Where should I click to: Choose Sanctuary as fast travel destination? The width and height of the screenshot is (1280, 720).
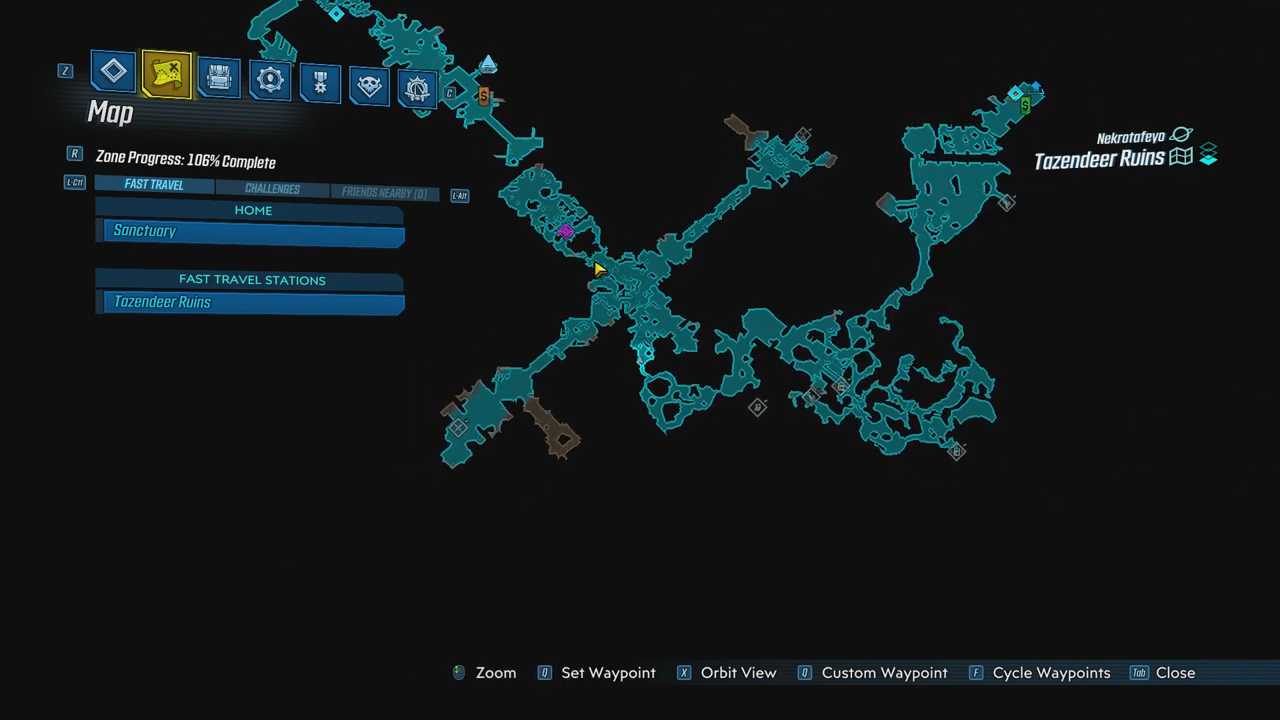click(x=254, y=233)
